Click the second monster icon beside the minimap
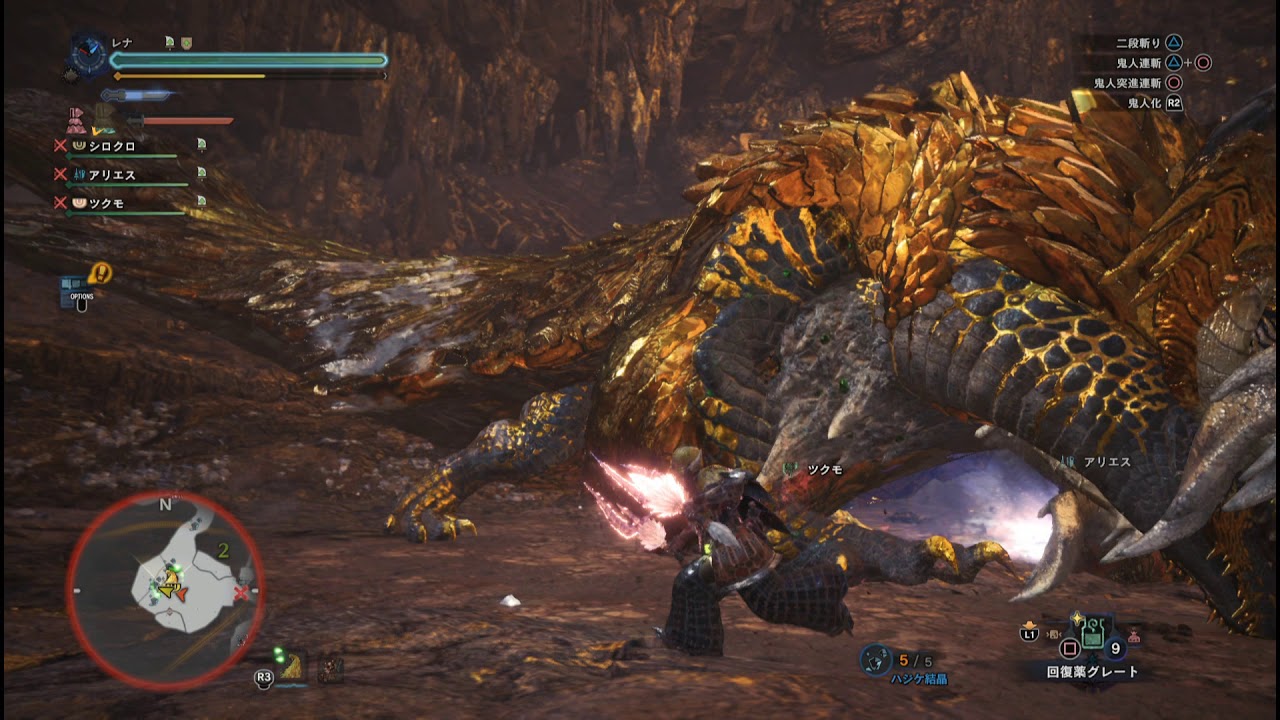The image size is (1280, 720). 330,669
